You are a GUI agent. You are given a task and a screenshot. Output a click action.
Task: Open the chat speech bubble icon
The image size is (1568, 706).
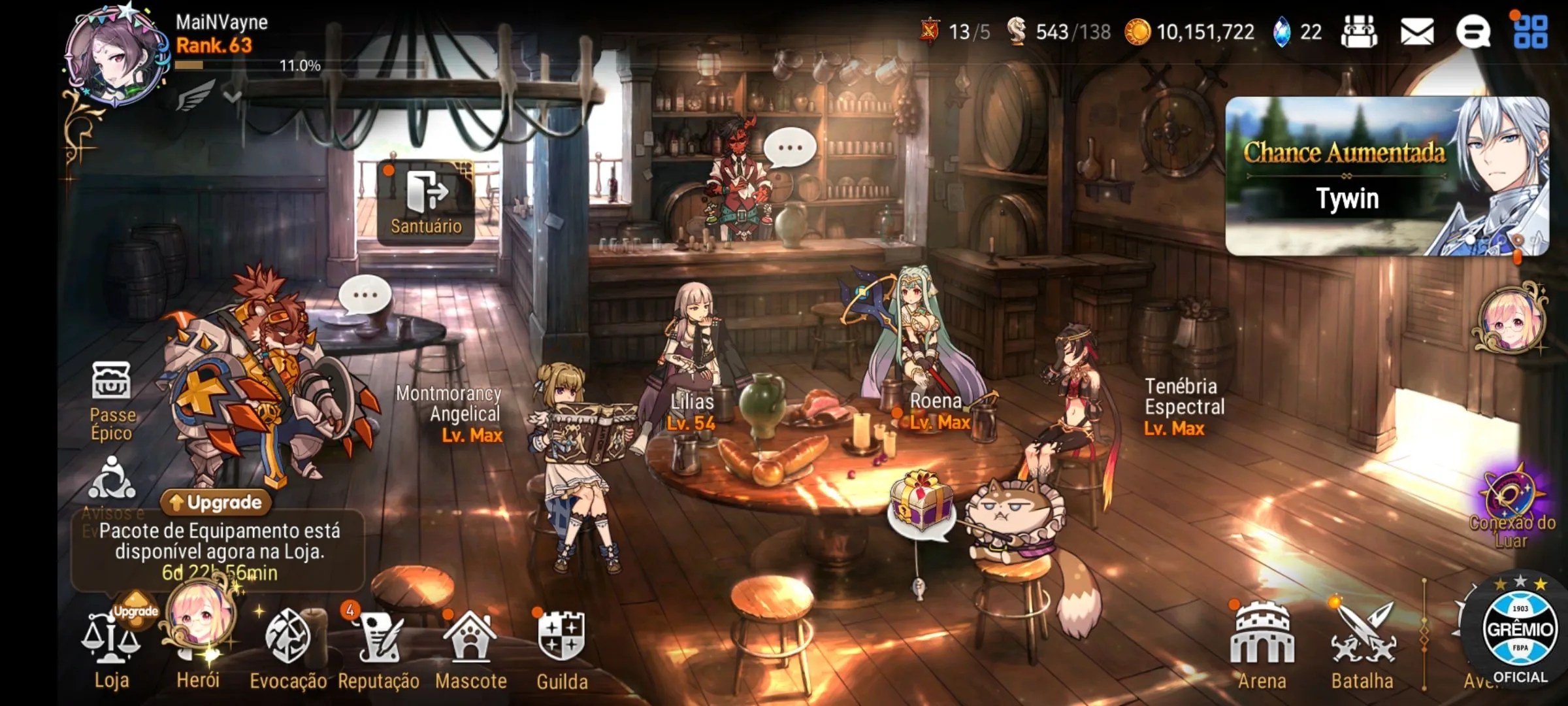(x=1473, y=31)
